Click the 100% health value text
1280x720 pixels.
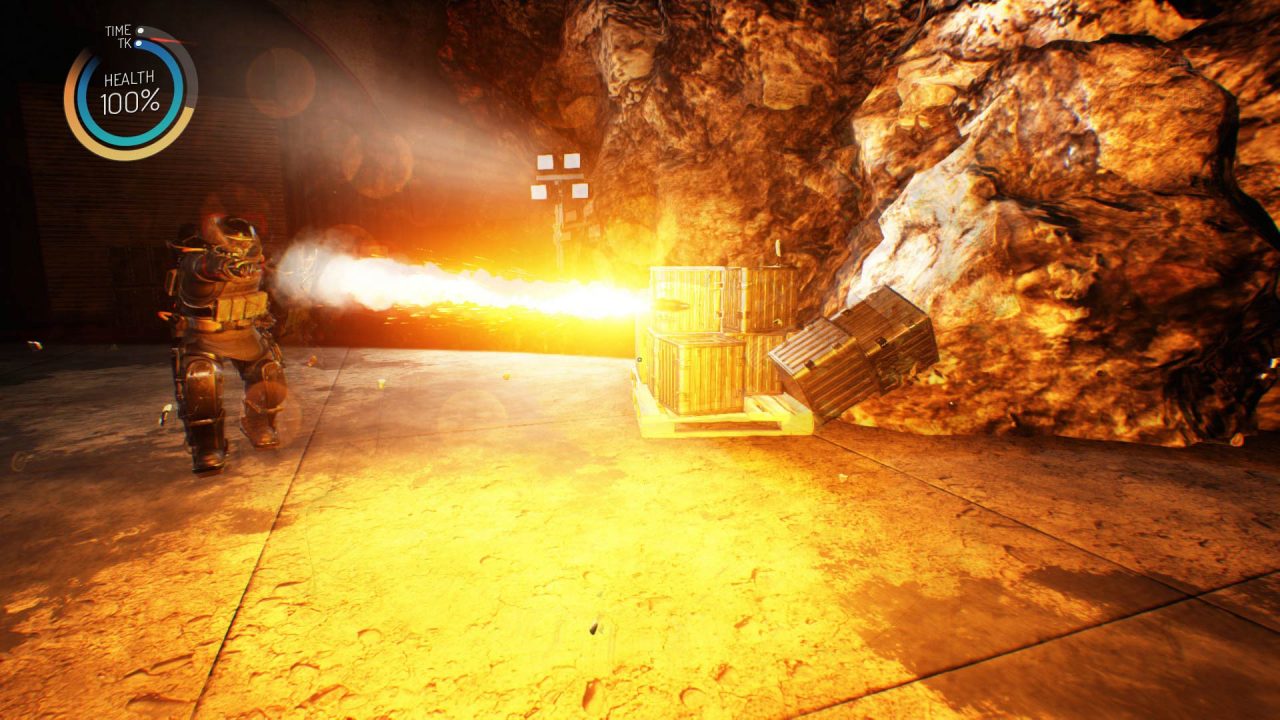pyautogui.click(x=131, y=99)
